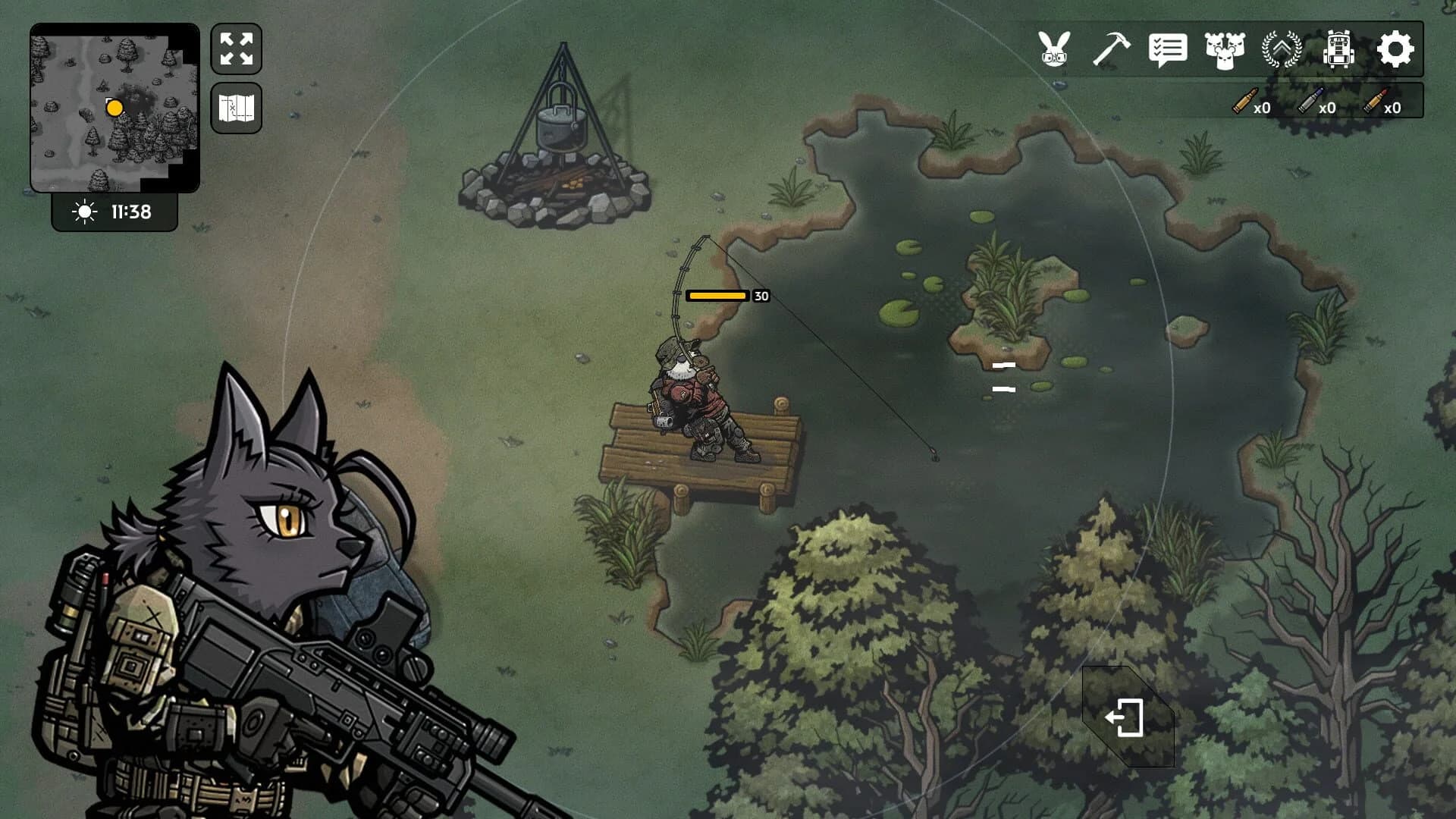Expand the minimap with the four-arrow icon
The image size is (1456, 819).
click(x=236, y=48)
